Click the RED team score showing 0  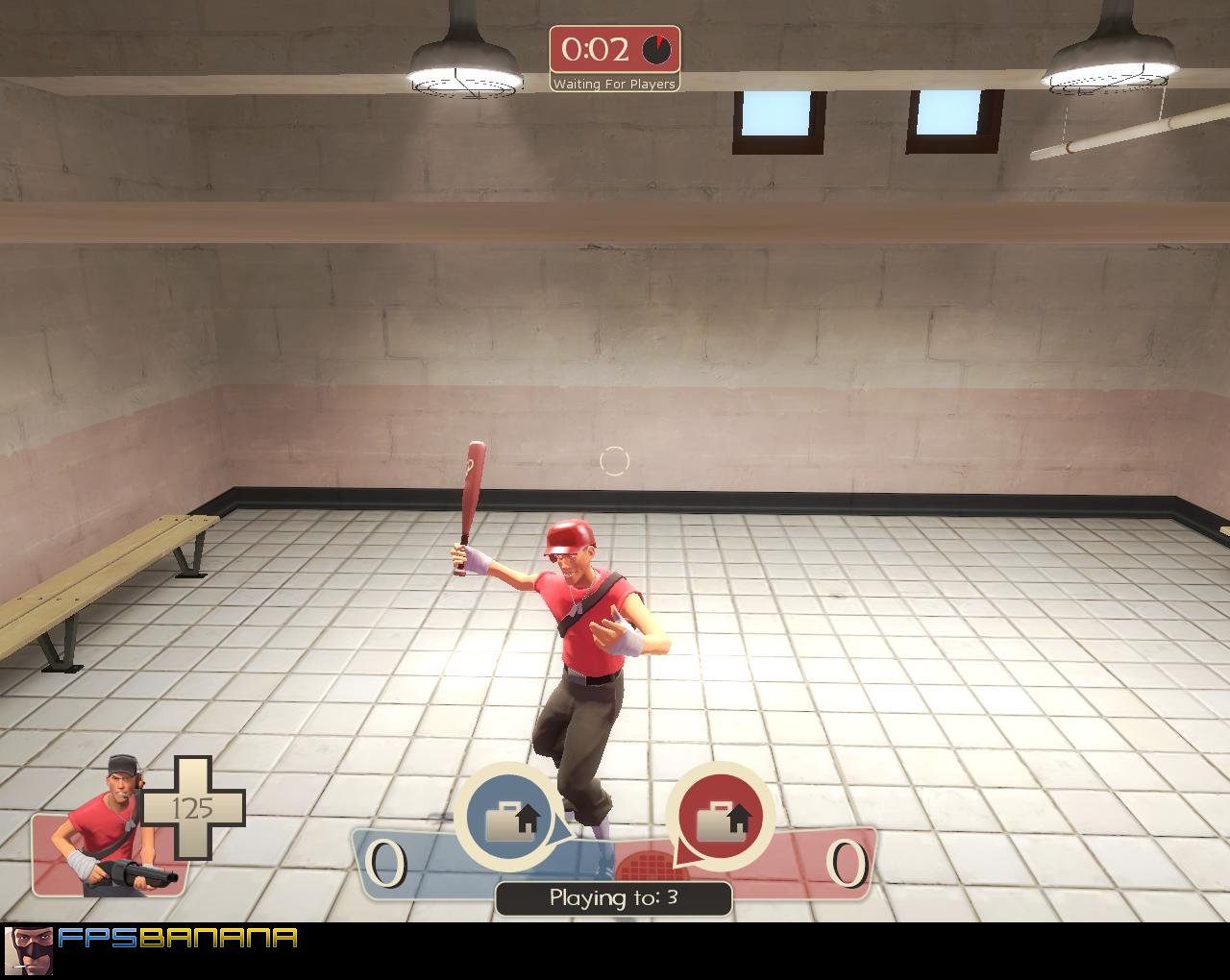[846, 864]
